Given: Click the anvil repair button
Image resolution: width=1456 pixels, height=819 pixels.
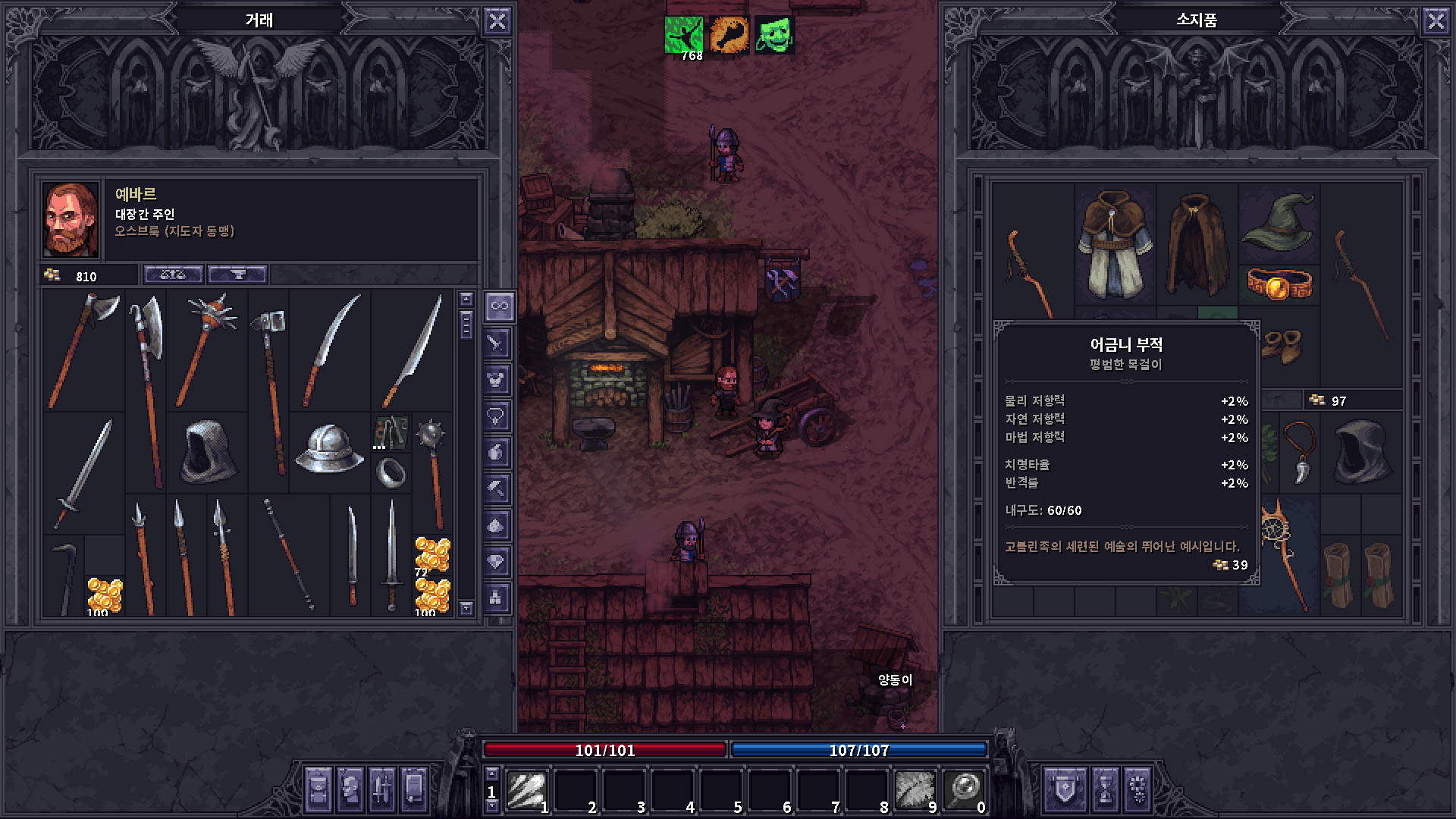Looking at the screenshot, I should (x=237, y=275).
